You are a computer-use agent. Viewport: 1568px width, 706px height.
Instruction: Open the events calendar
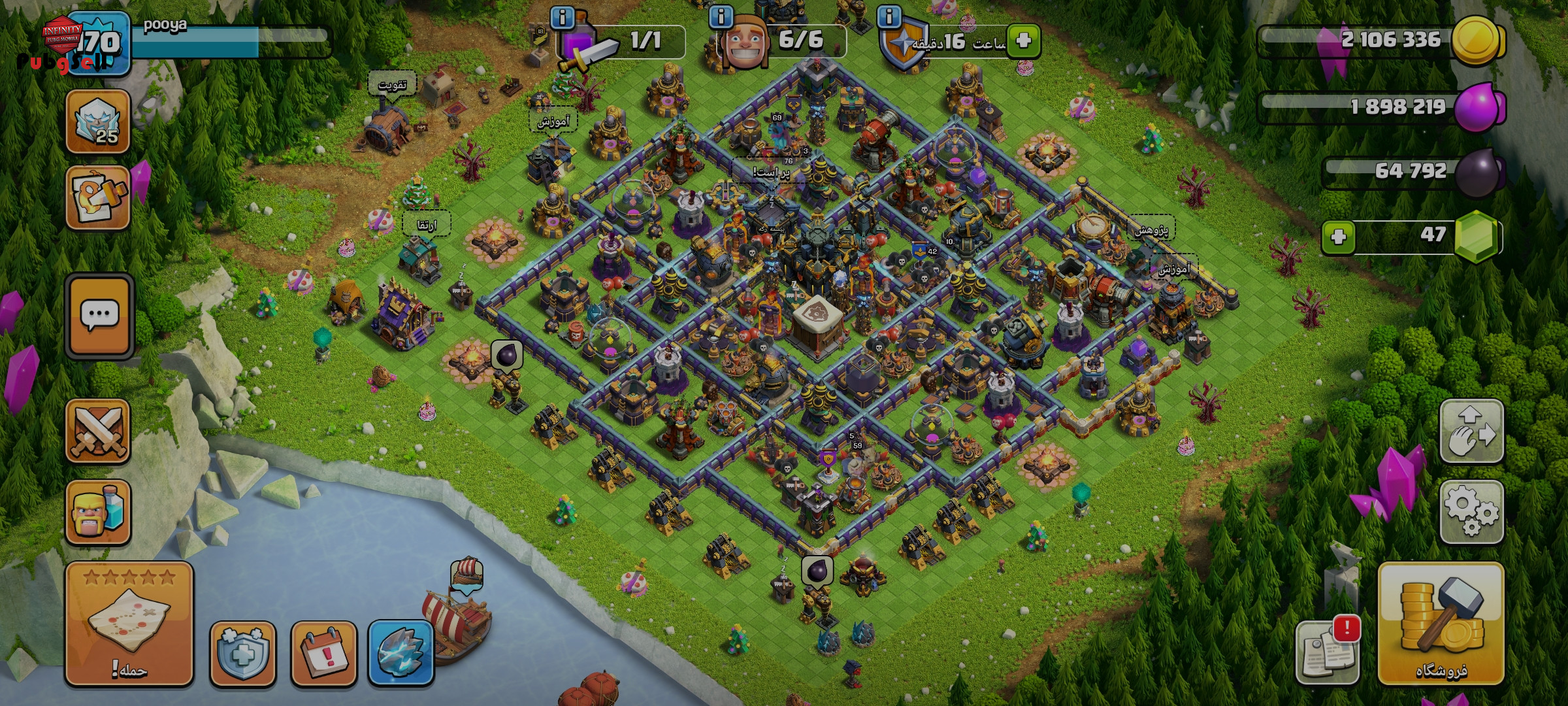point(323,653)
